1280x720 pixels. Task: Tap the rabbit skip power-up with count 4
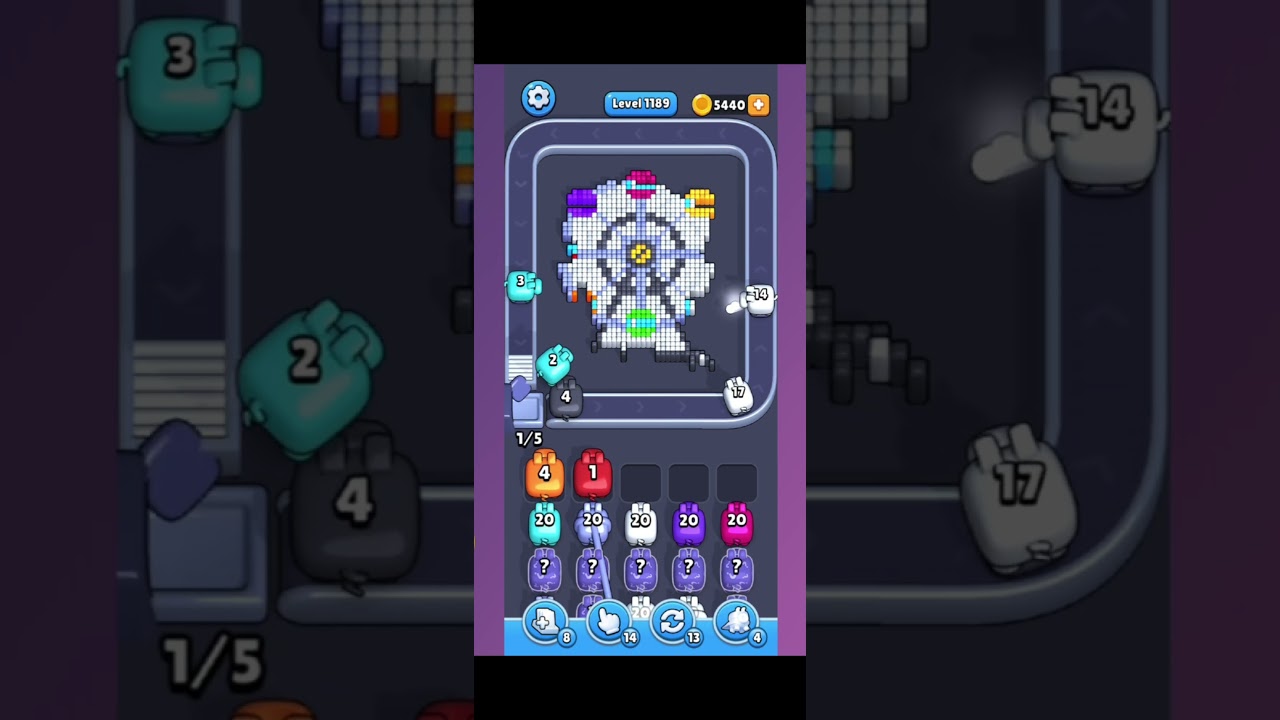[x=739, y=622]
